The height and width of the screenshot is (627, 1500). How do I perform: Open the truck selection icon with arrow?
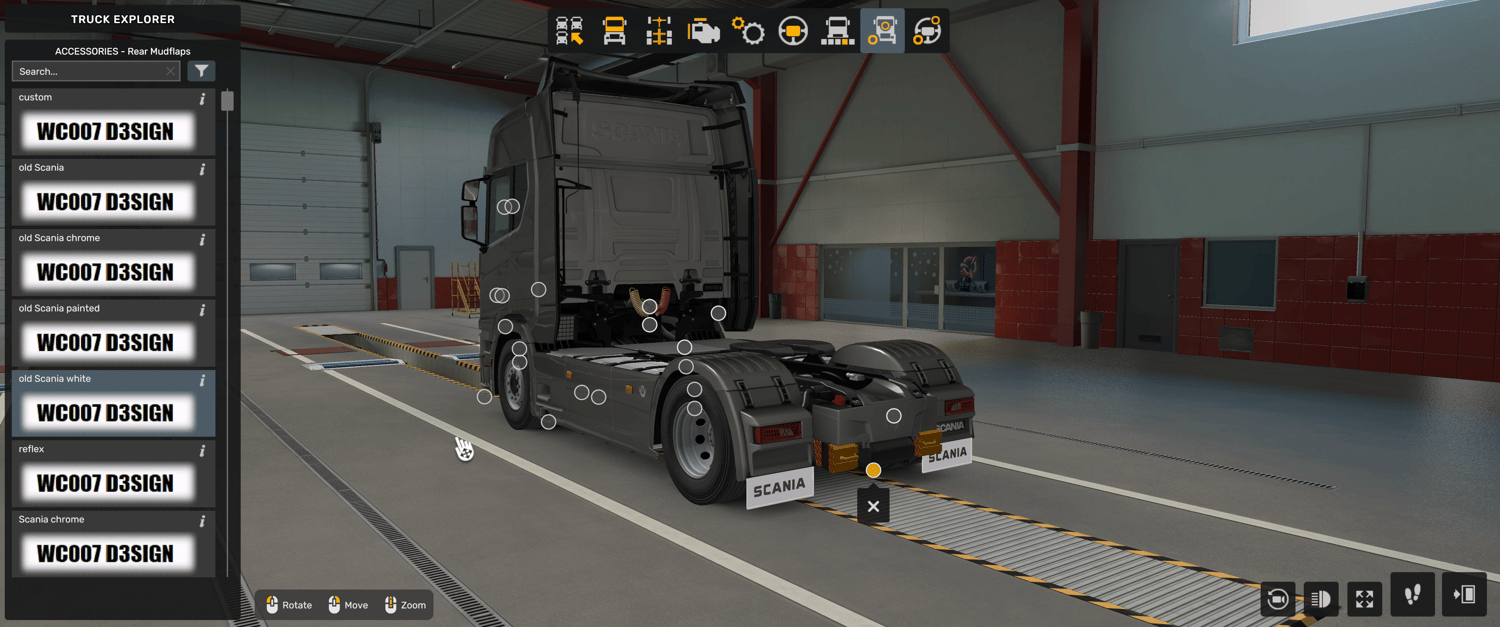click(570, 31)
